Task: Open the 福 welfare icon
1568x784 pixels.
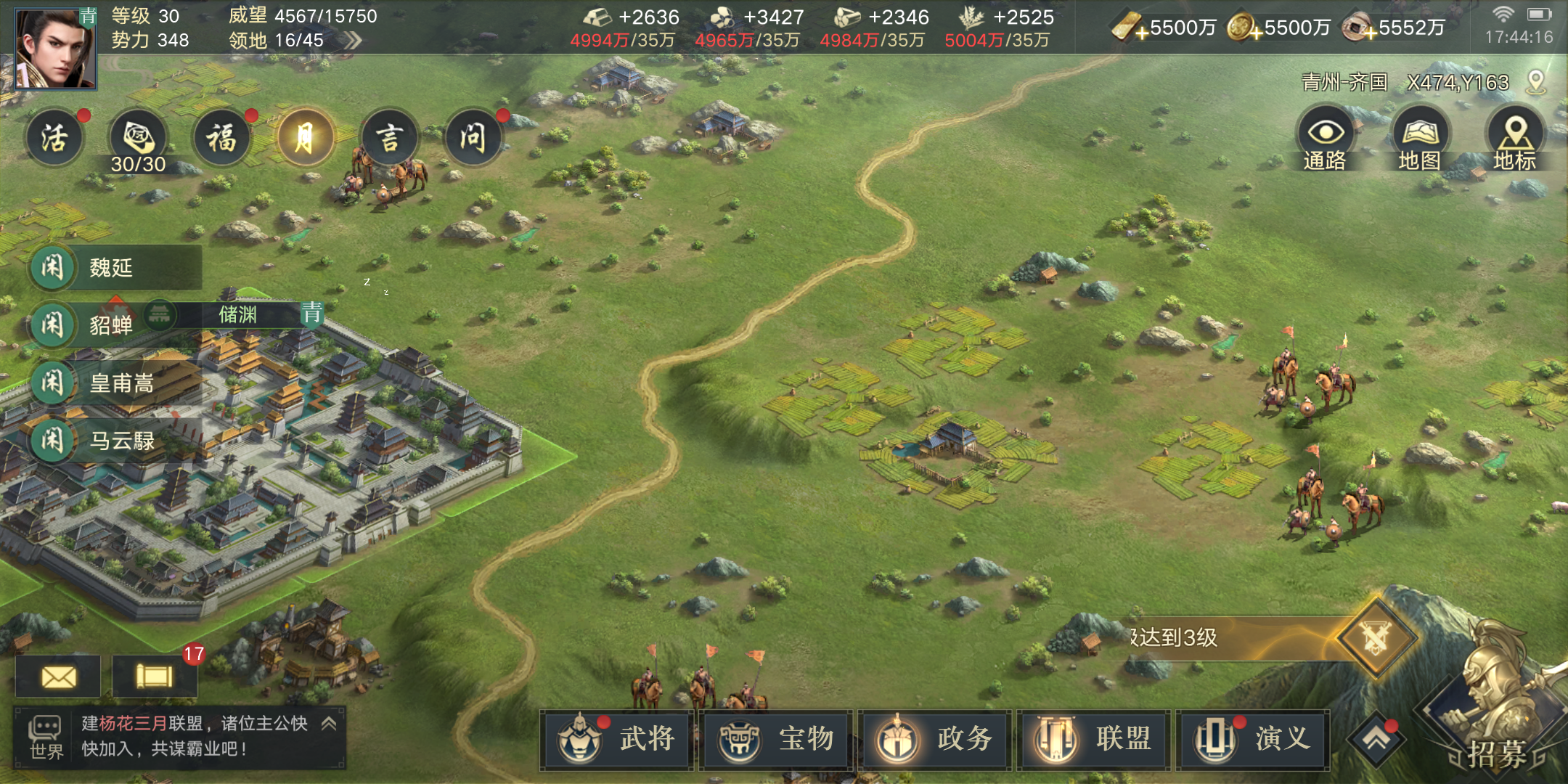Action: [222, 138]
